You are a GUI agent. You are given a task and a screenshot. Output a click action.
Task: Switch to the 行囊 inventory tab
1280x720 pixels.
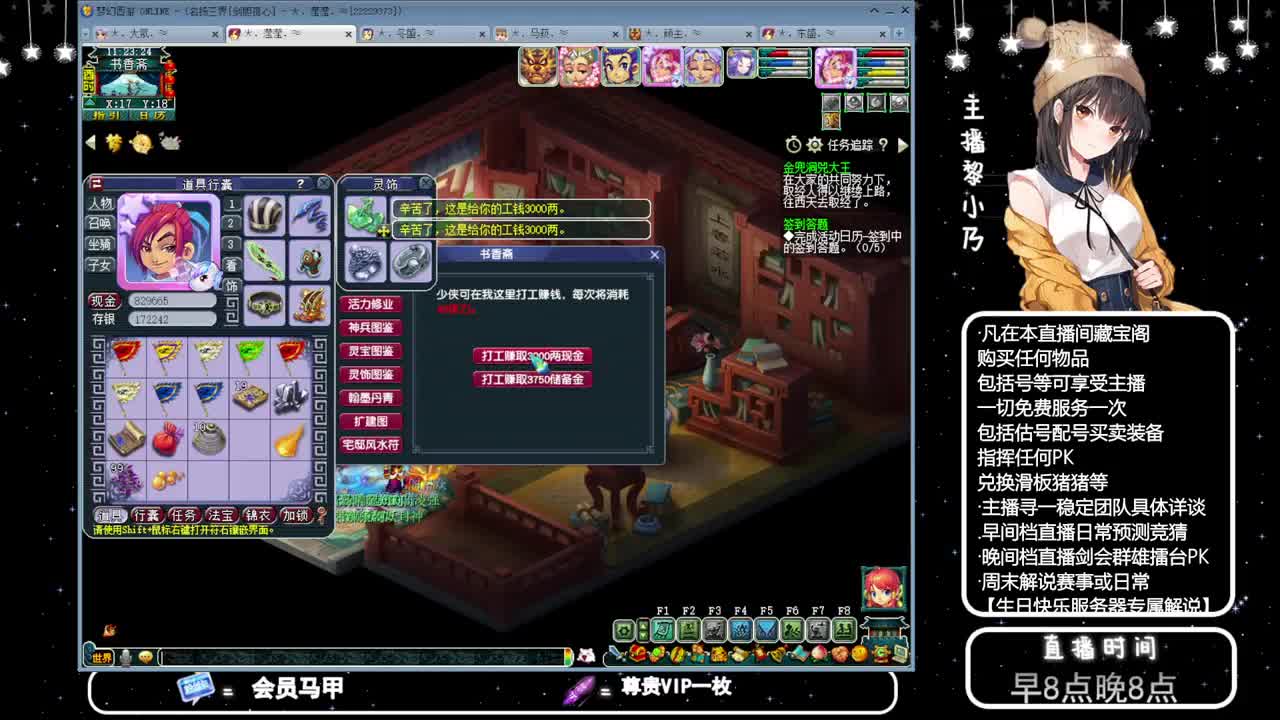point(146,513)
